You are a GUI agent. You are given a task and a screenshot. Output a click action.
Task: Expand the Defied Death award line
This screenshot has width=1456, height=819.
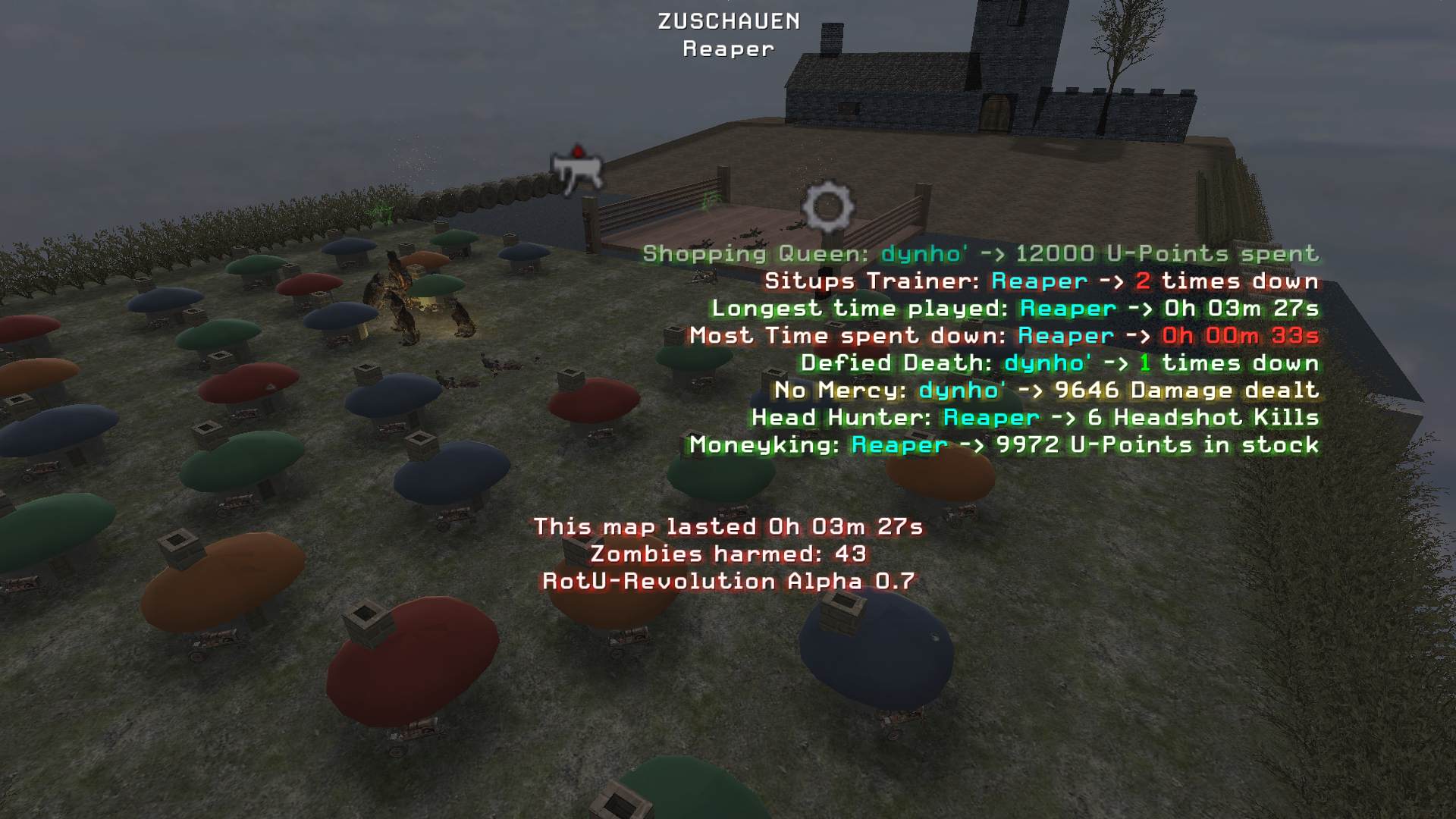pos(1062,363)
